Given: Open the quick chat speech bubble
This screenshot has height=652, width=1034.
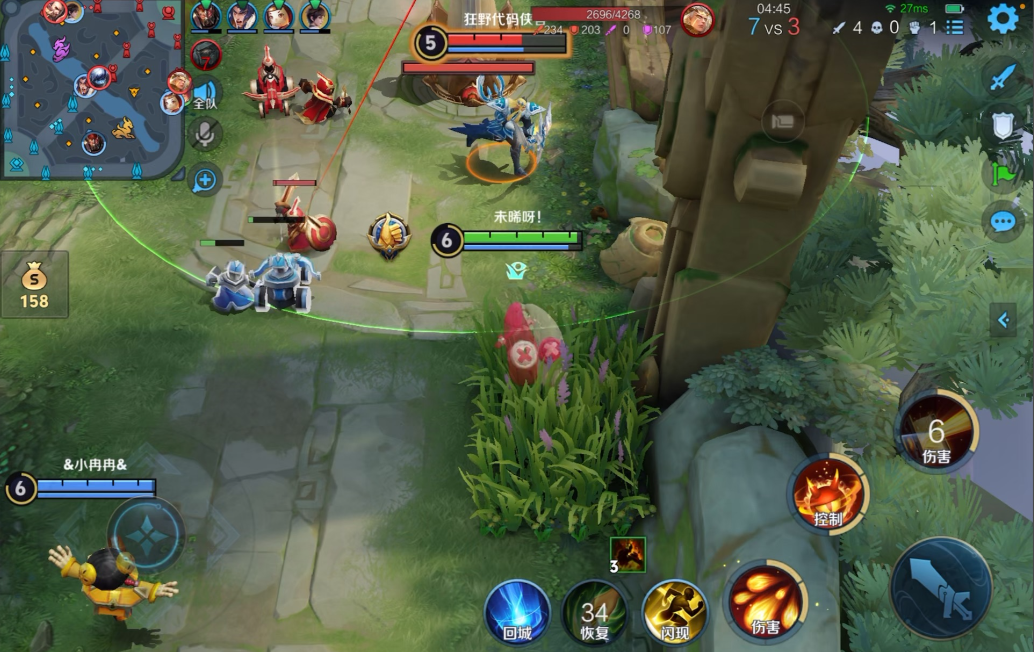Looking at the screenshot, I should point(1002,221).
